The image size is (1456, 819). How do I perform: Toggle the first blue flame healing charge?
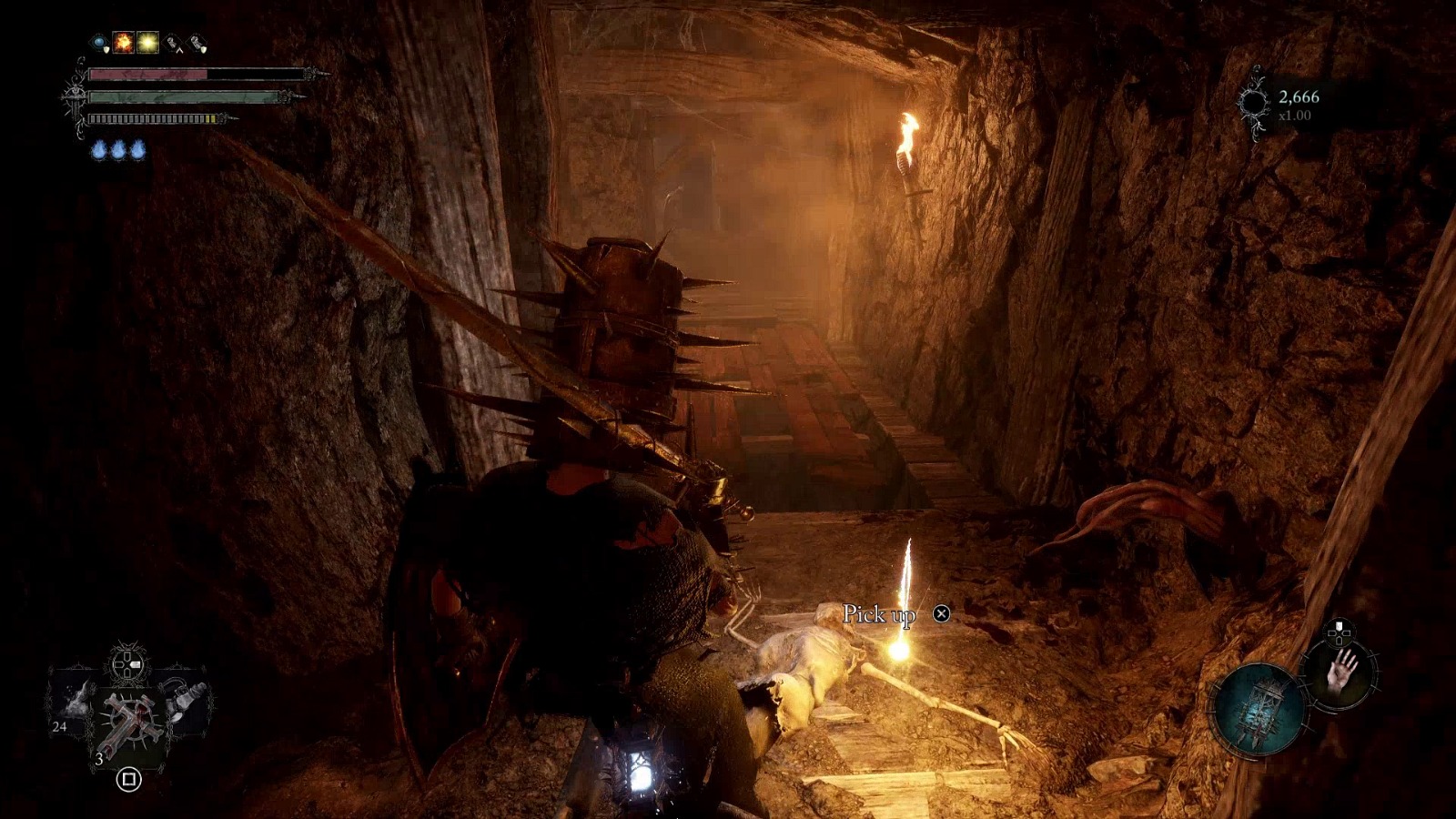(x=98, y=148)
